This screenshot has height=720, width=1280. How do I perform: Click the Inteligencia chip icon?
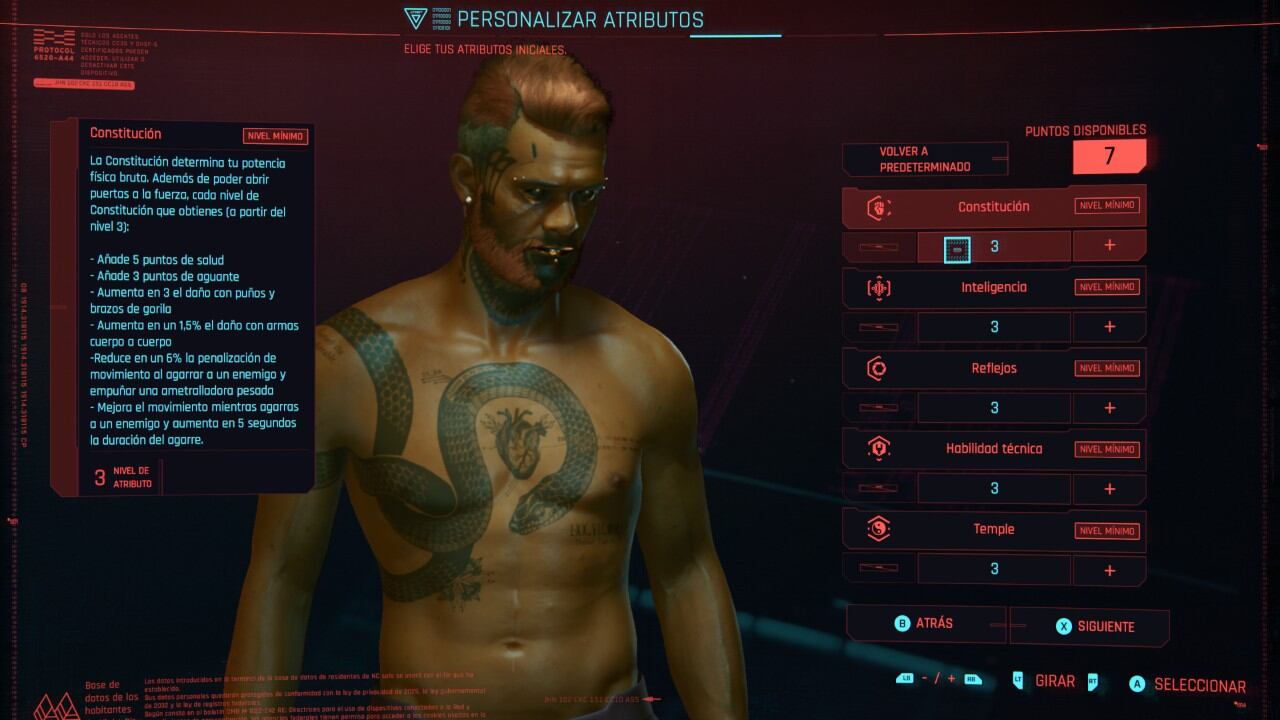[x=878, y=287]
